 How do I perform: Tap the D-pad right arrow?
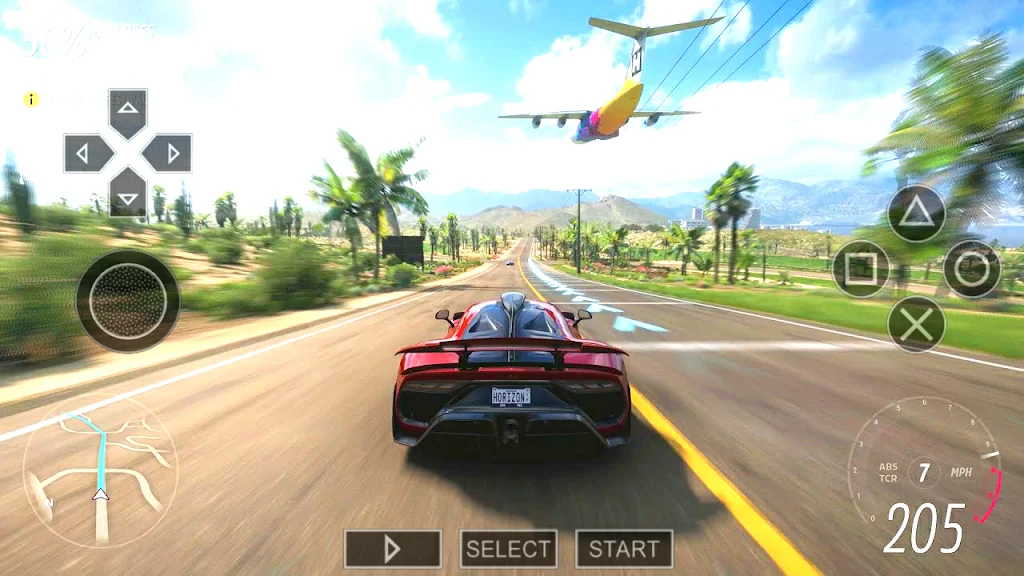[x=167, y=153]
